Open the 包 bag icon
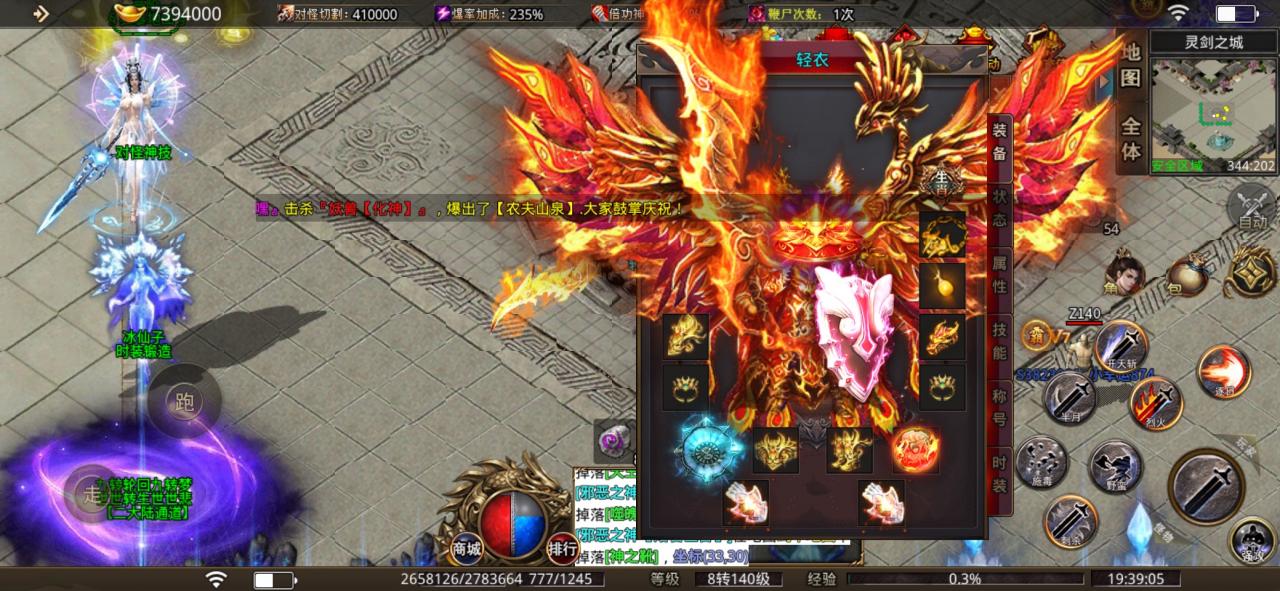This screenshot has height=591, width=1280. click(x=1186, y=276)
